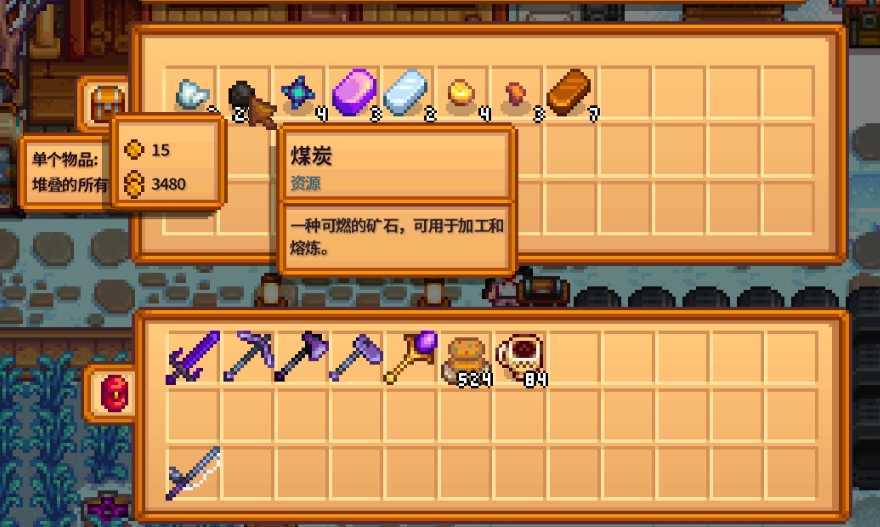The width and height of the screenshot is (880, 527).
Task: Select the coal stack in the chest
Action: pyautogui.click(x=243, y=97)
